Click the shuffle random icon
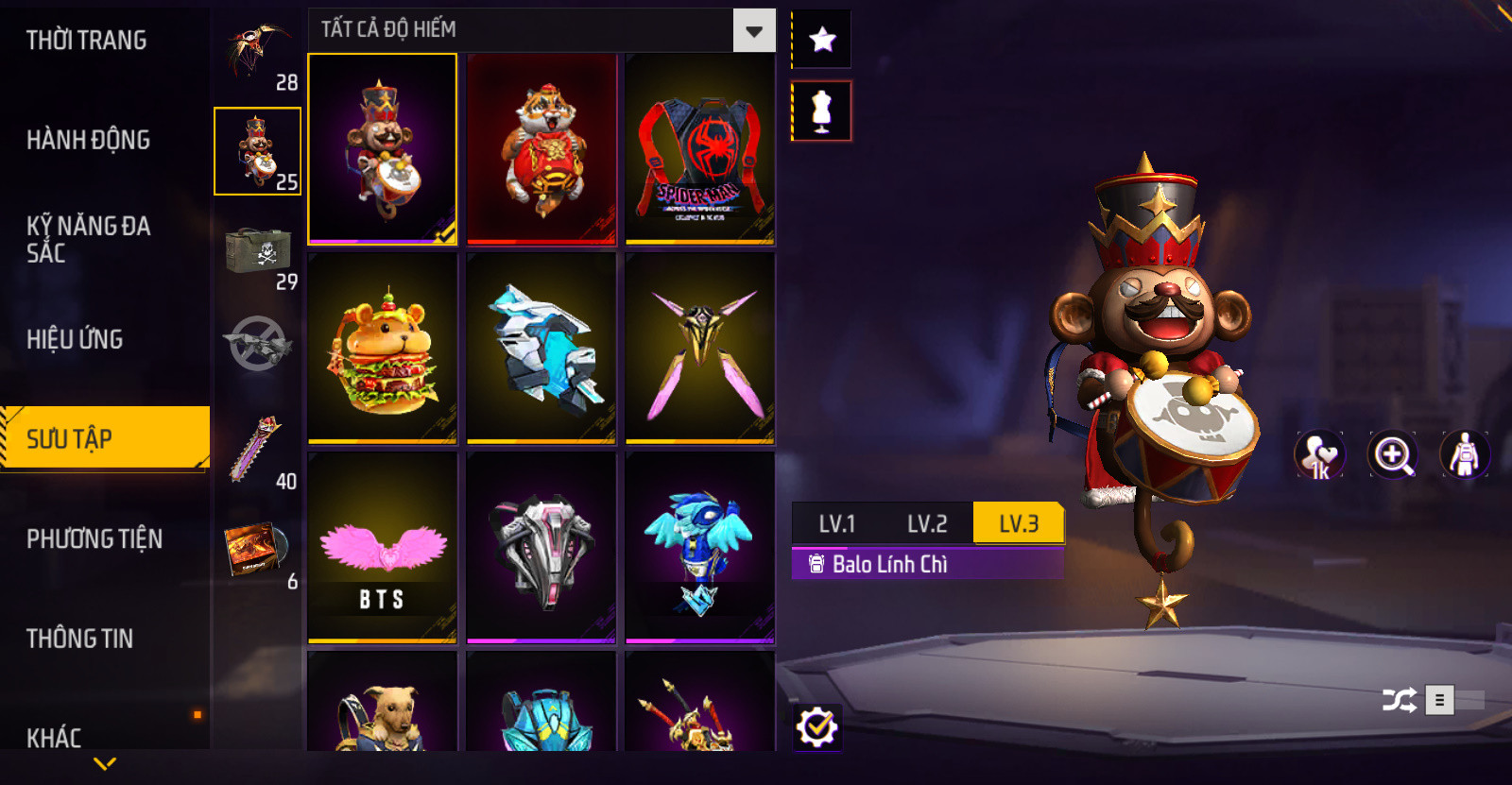 pos(1399,700)
